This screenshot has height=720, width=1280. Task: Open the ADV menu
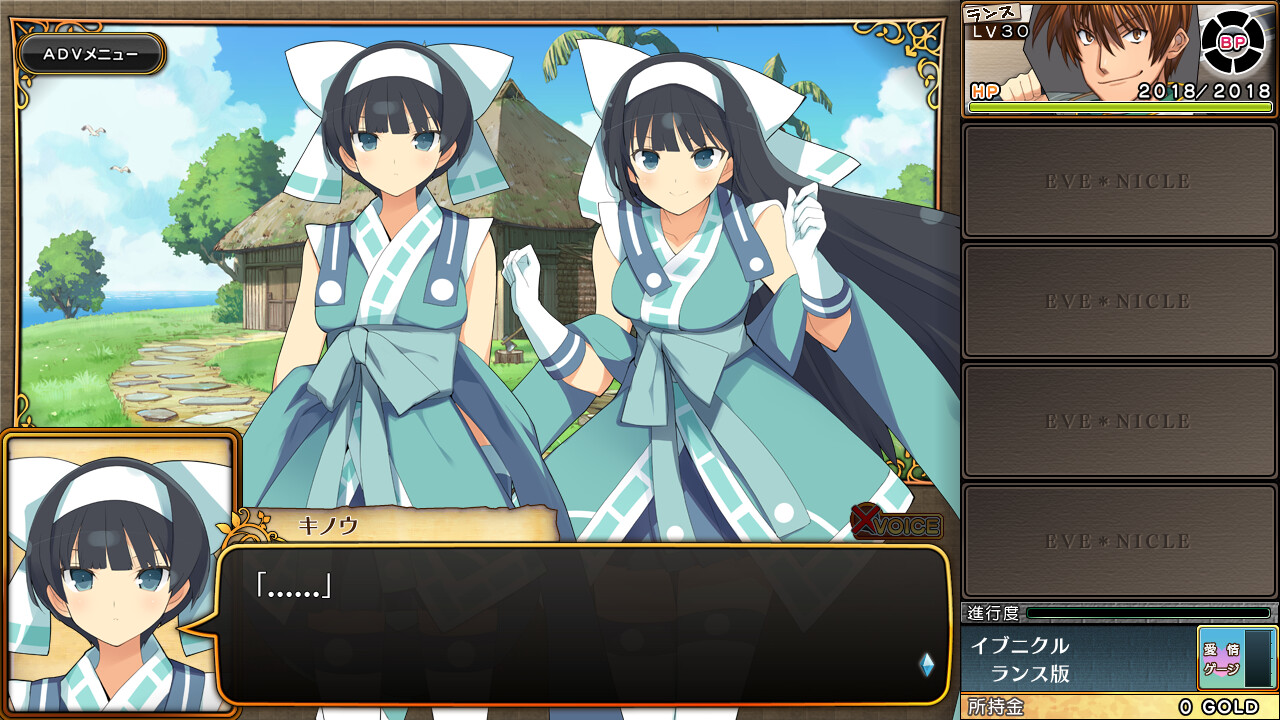(x=91, y=55)
